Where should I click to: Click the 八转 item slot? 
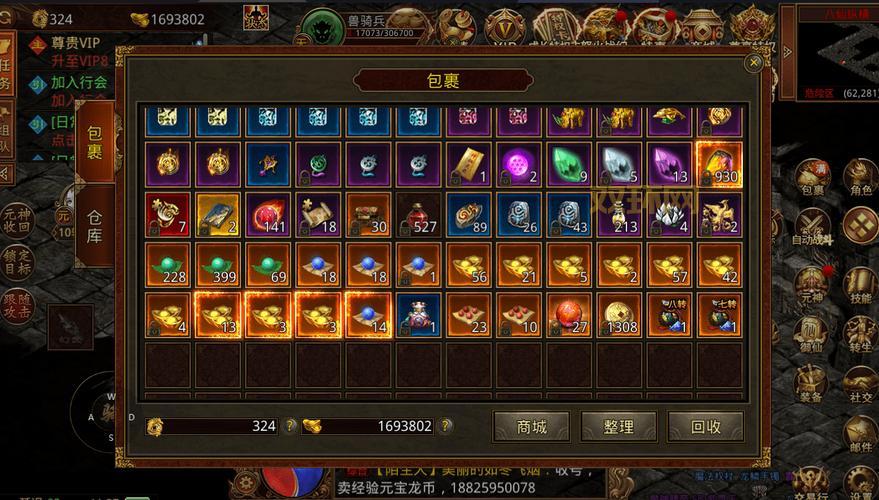coord(669,313)
